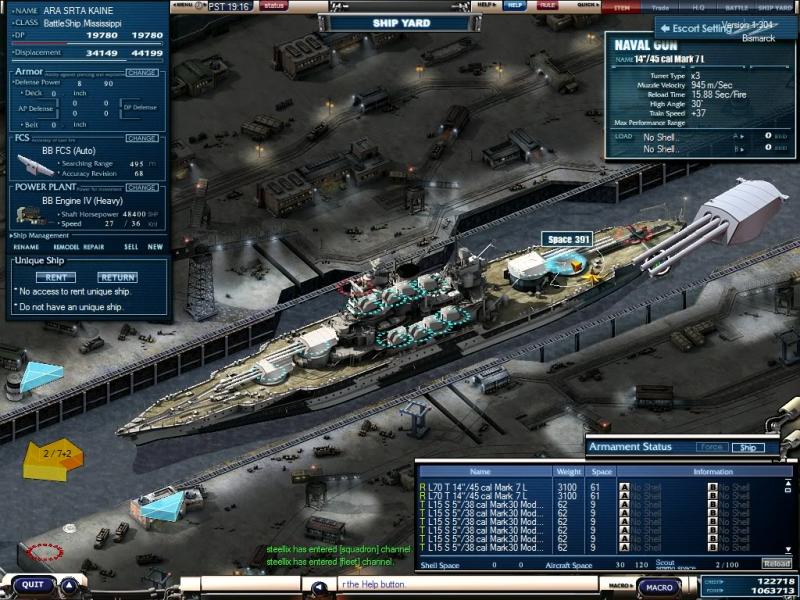The height and width of the screenshot is (600, 800).
Task: Click the QUIT button
Action: [34, 585]
